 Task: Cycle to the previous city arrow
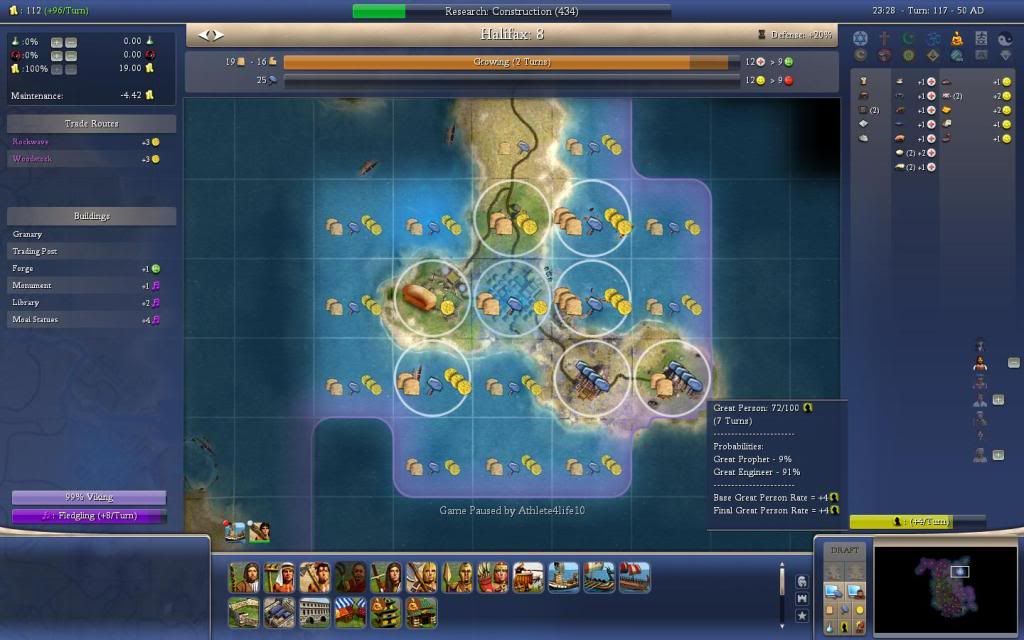click(204, 35)
